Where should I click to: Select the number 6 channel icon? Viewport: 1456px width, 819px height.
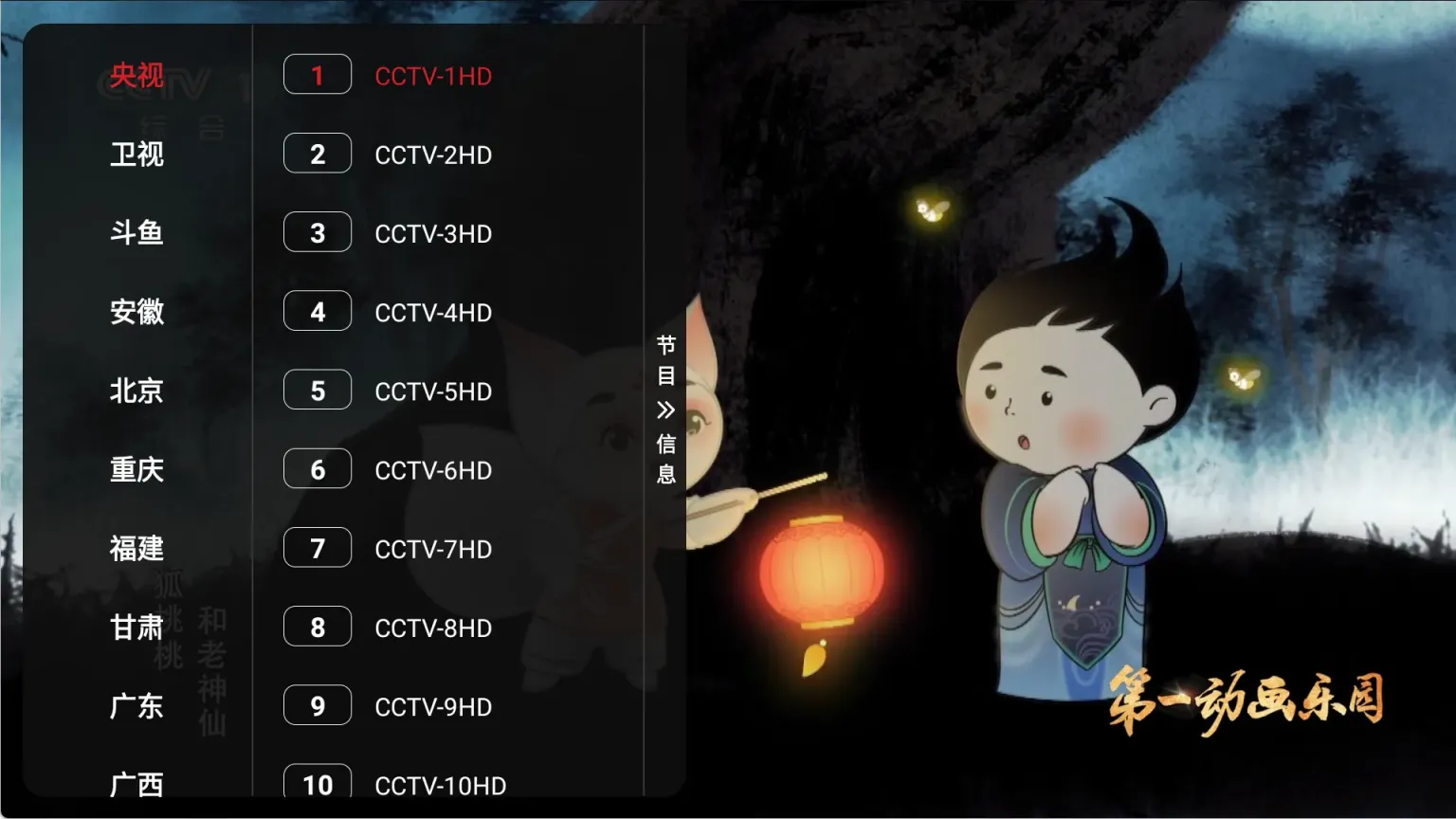coord(317,468)
